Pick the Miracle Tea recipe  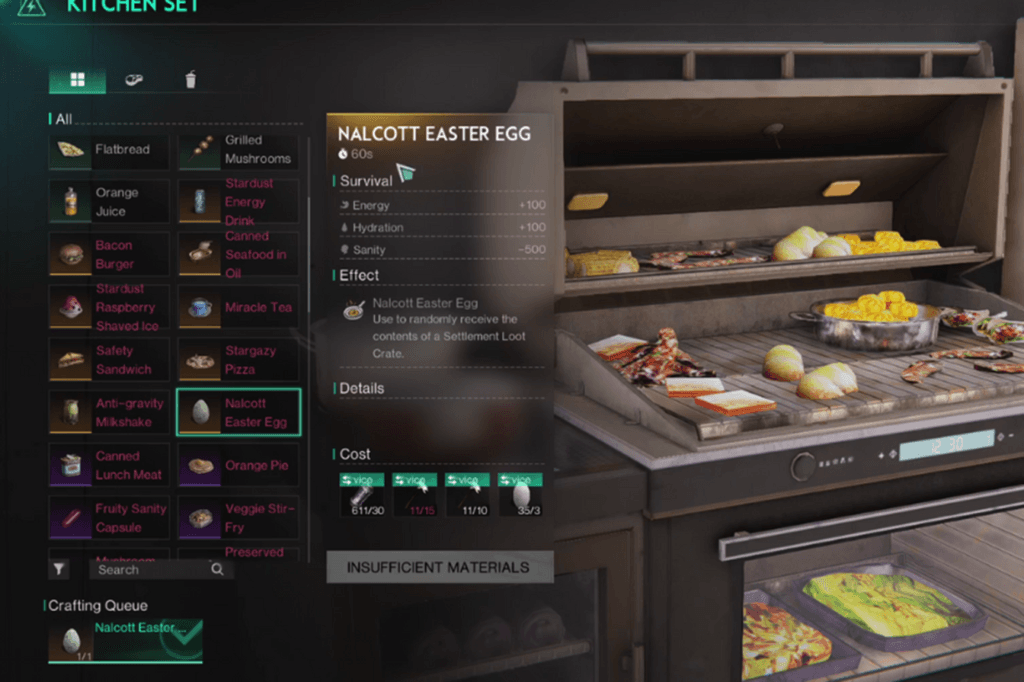click(x=238, y=307)
